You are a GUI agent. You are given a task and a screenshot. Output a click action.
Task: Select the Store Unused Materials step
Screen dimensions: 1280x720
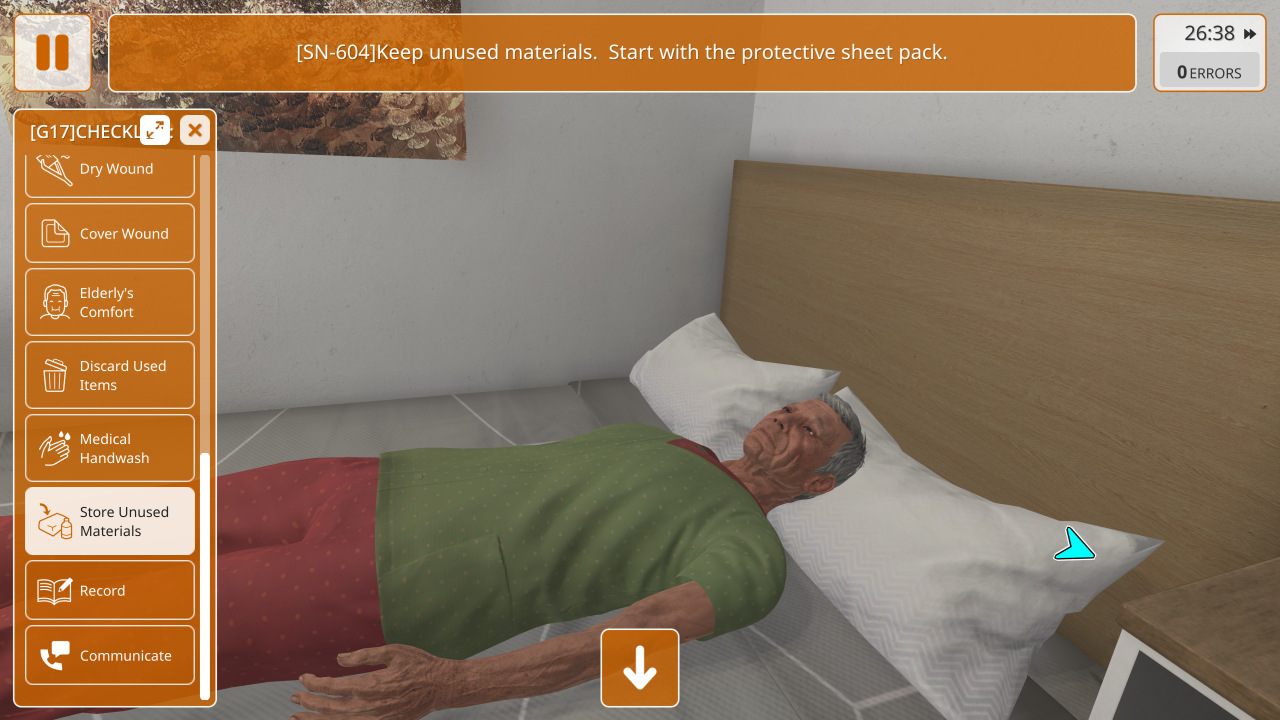pyautogui.click(x=110, y=521)
